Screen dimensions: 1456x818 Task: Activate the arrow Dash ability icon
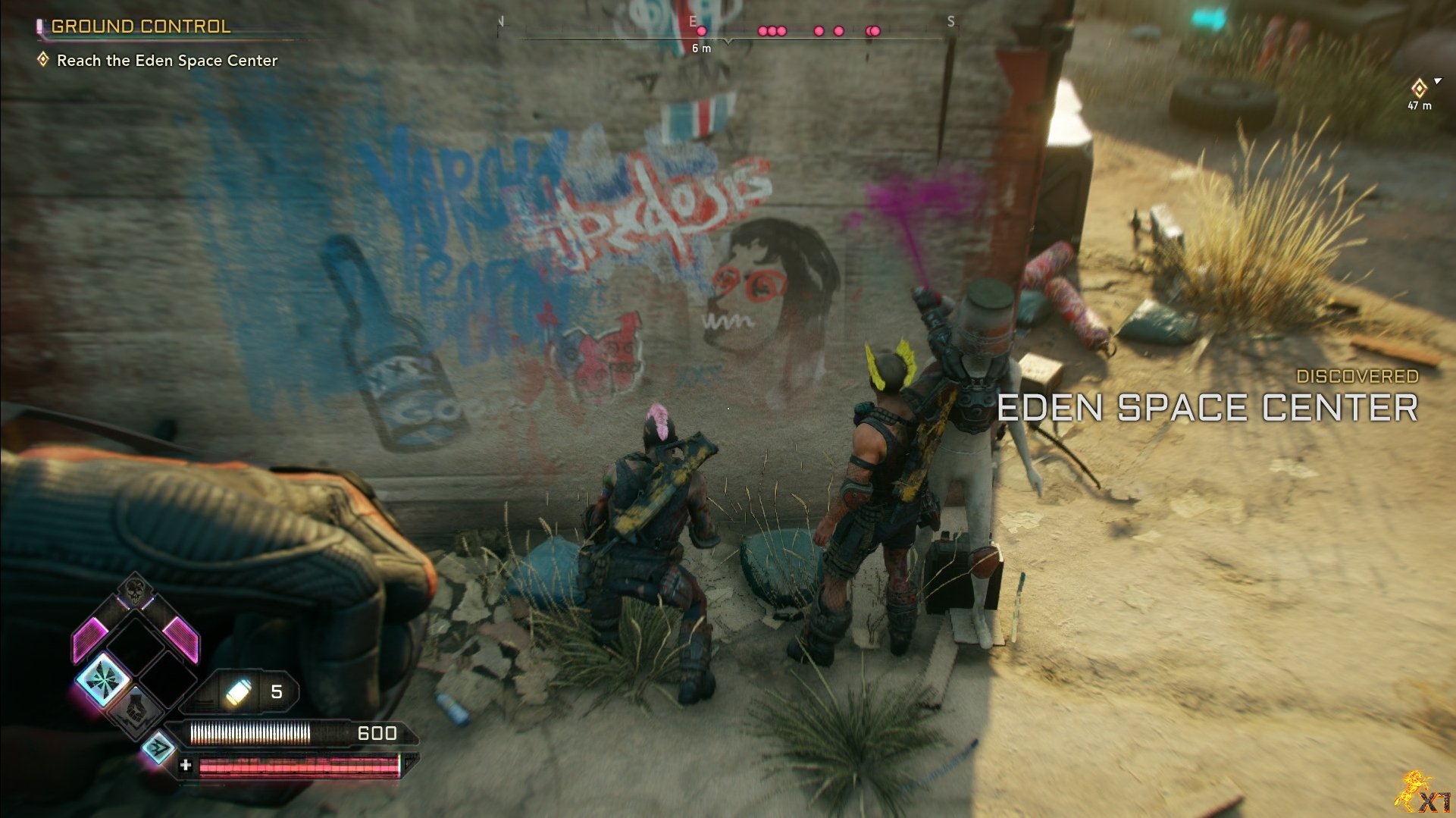[x=158, y=748]
